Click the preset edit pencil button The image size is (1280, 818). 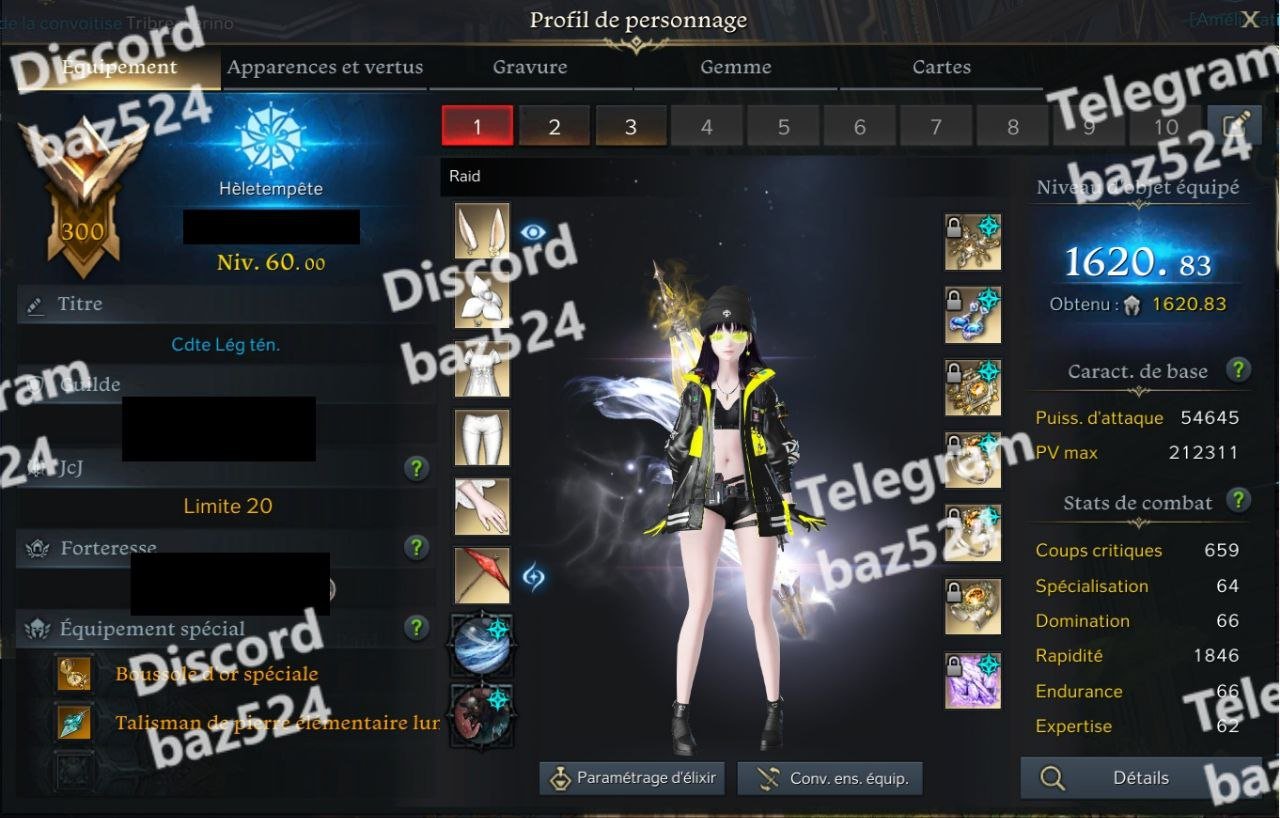click(1234, 126)
